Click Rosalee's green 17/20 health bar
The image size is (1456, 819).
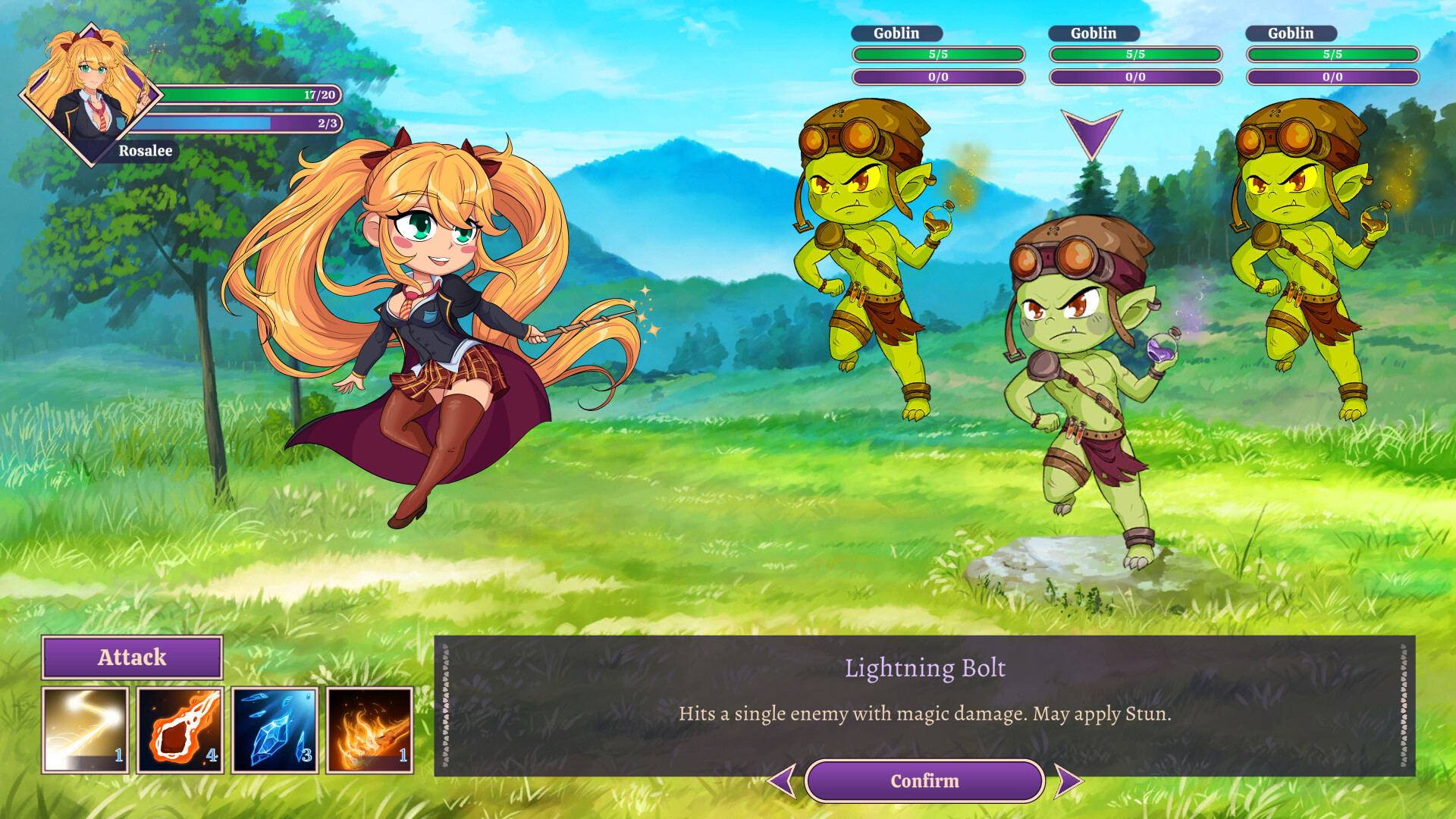tap(250, 94)
